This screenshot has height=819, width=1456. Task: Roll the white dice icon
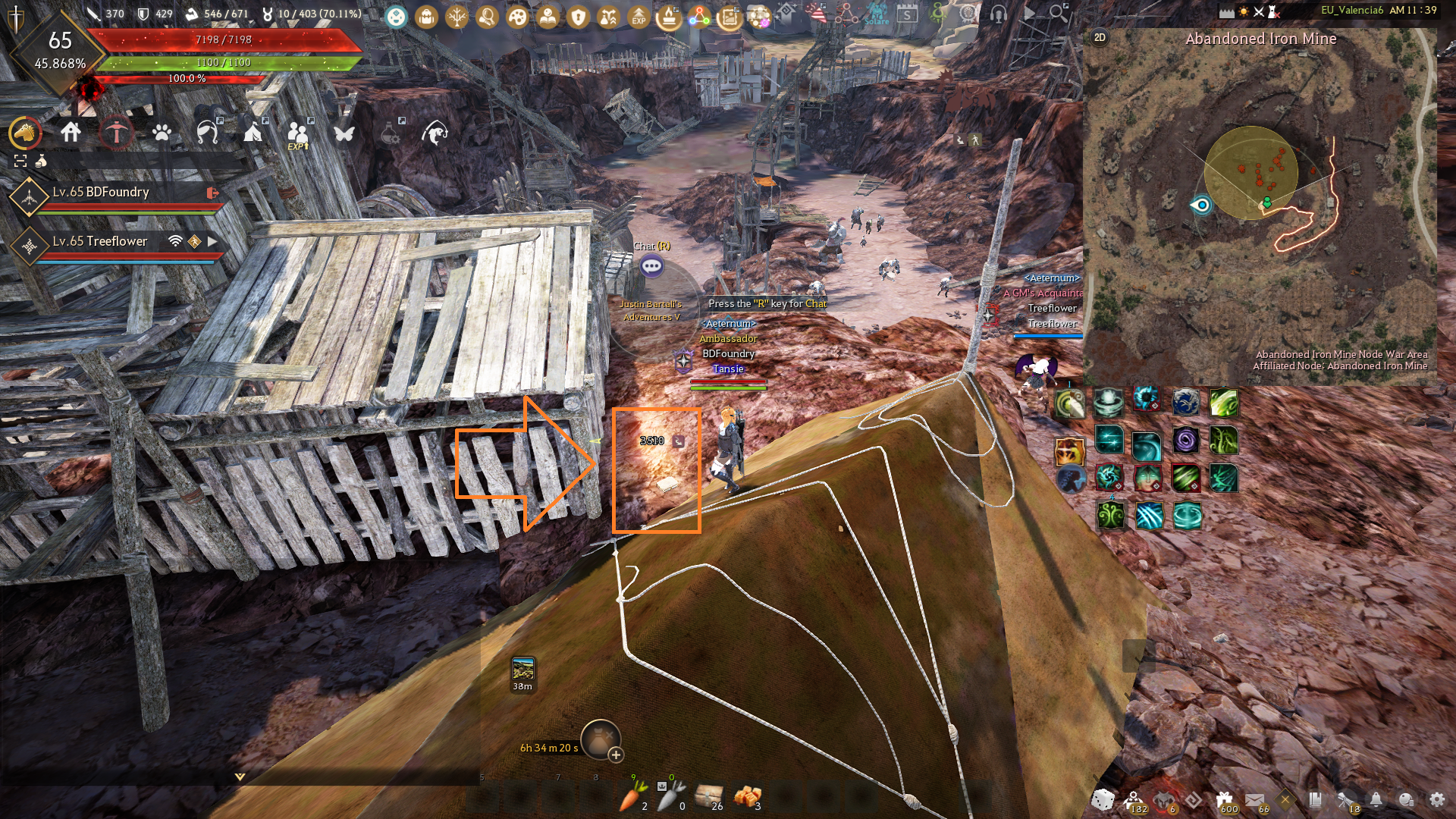pos(1103,799)
